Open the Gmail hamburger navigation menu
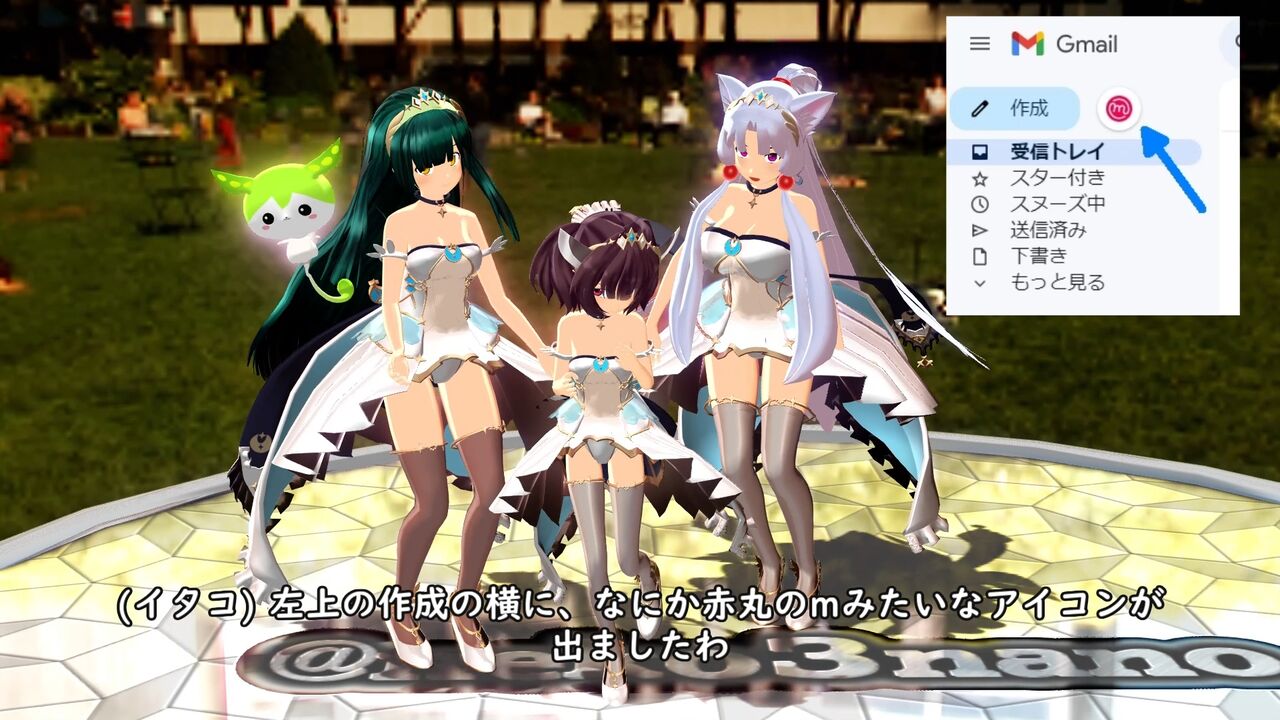 click(x=980, y=44)
